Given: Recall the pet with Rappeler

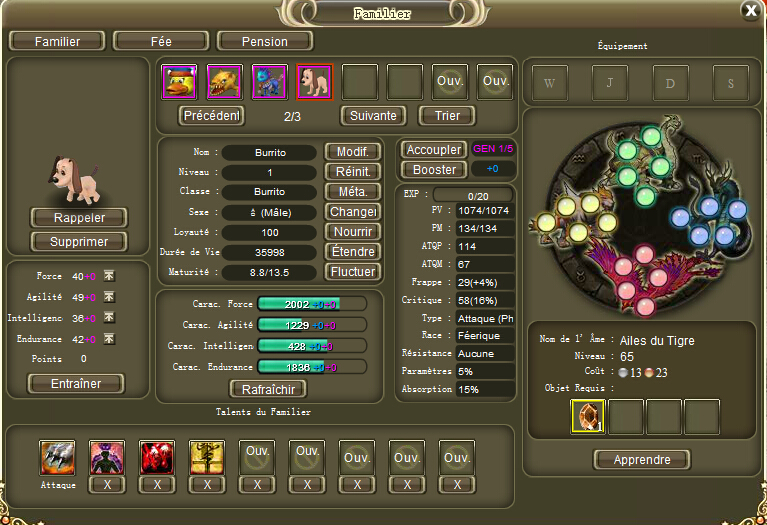Looking at the screenshot, I should [79, 218].
